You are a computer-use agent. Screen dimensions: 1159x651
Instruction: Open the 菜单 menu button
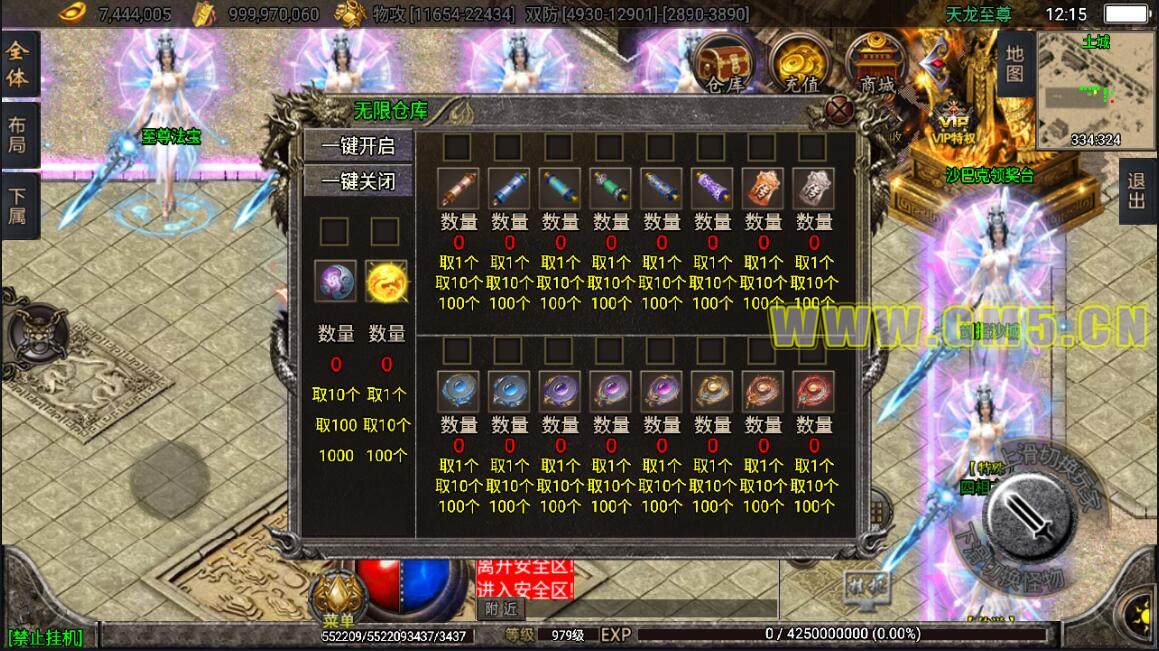click(x=338, y=598)
